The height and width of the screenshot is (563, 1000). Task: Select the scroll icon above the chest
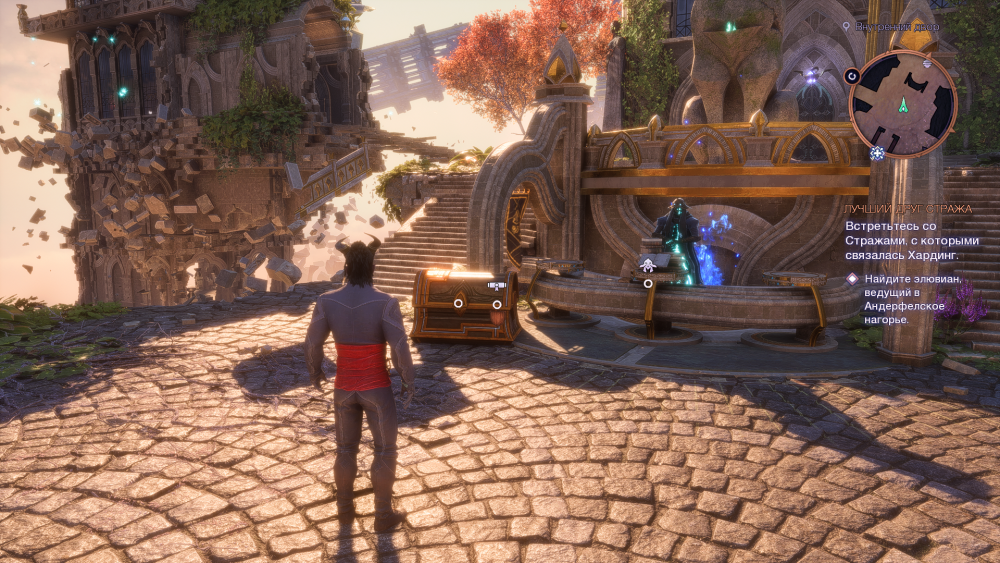click(496, 285)
